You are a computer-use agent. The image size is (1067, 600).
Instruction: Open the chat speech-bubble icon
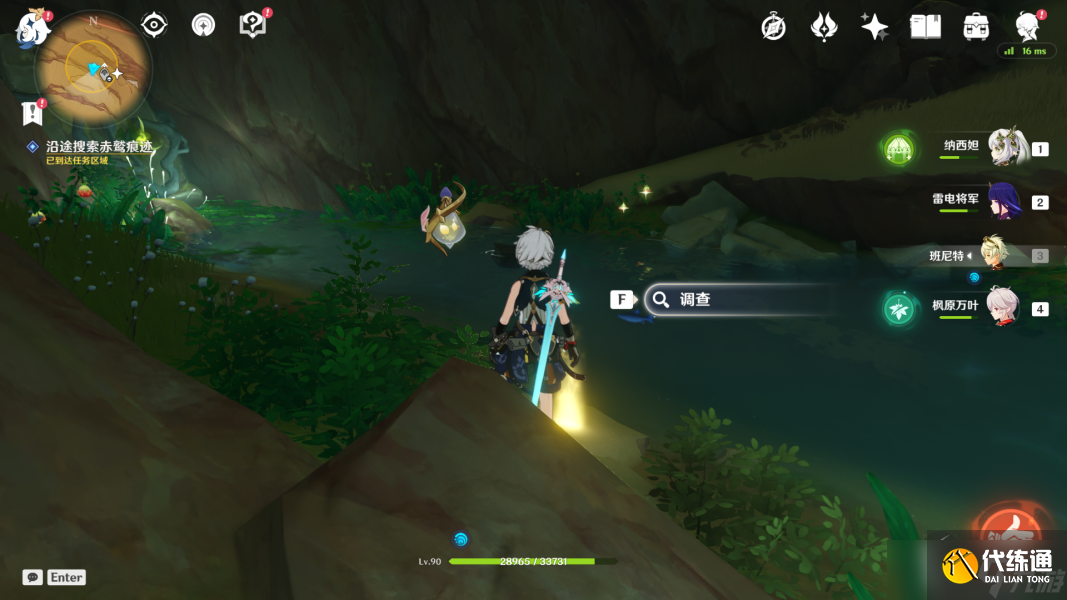coord(32,577)
